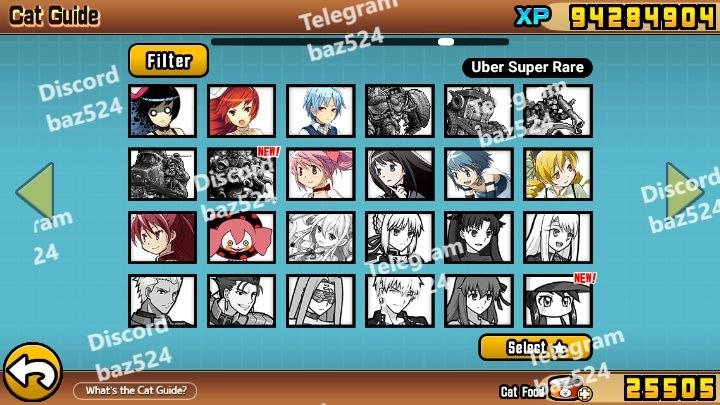Open the Filter options
Viewport: 720px width, 405px height.
tap(168, 61)
